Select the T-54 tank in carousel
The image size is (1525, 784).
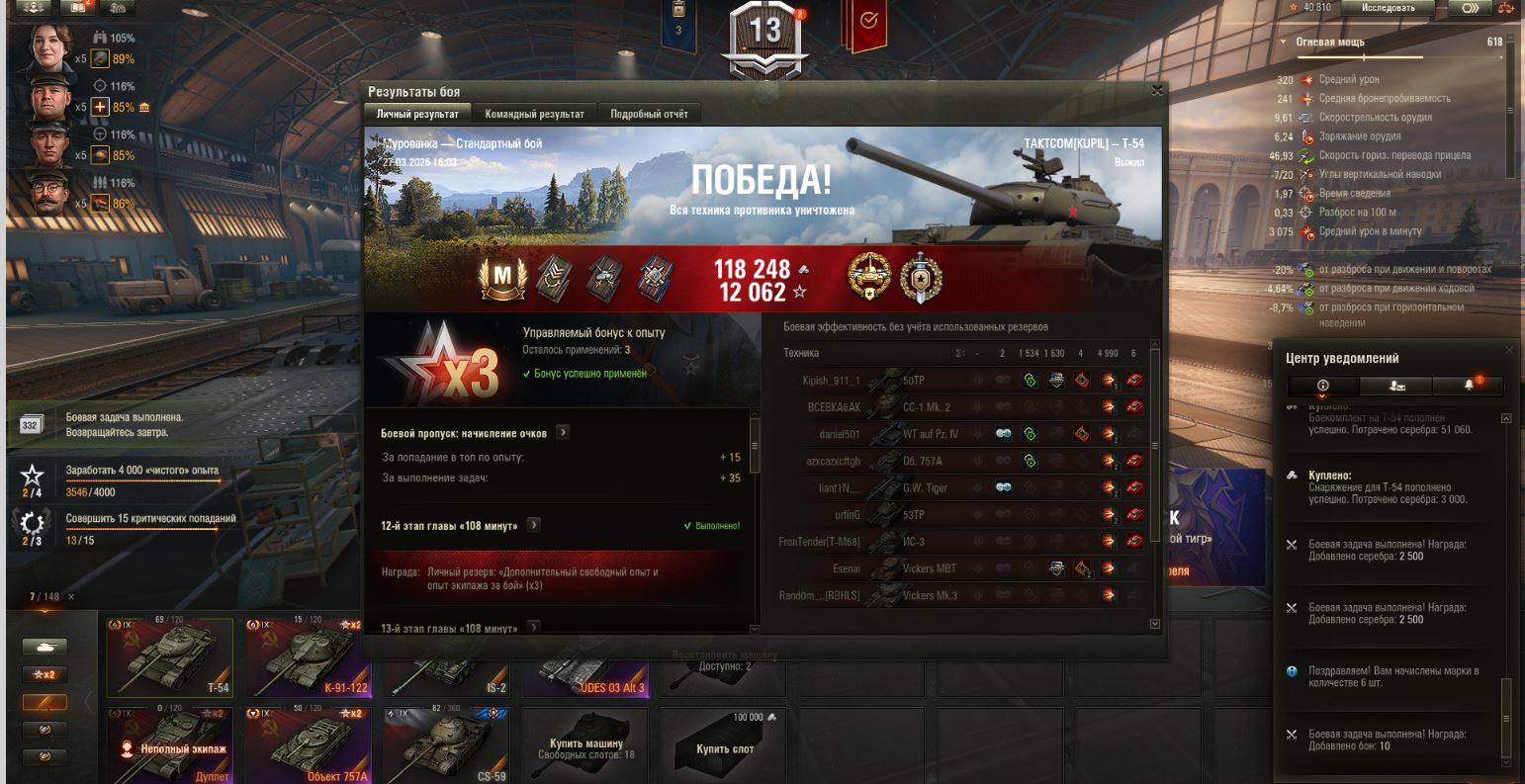coord(170,657)
